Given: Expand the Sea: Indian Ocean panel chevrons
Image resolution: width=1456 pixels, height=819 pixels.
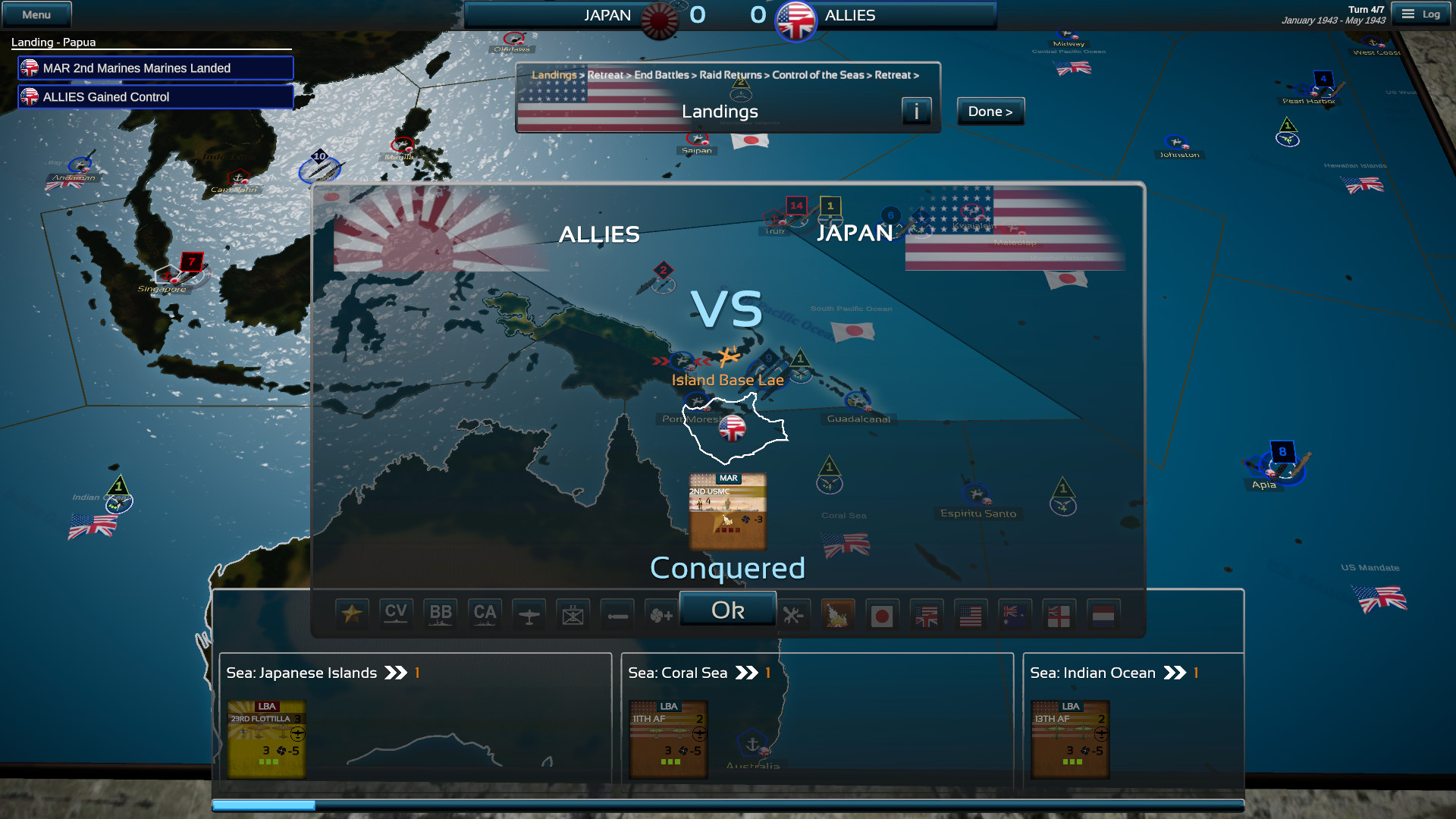Looking at the screenshot, I should pos(1176,672).
